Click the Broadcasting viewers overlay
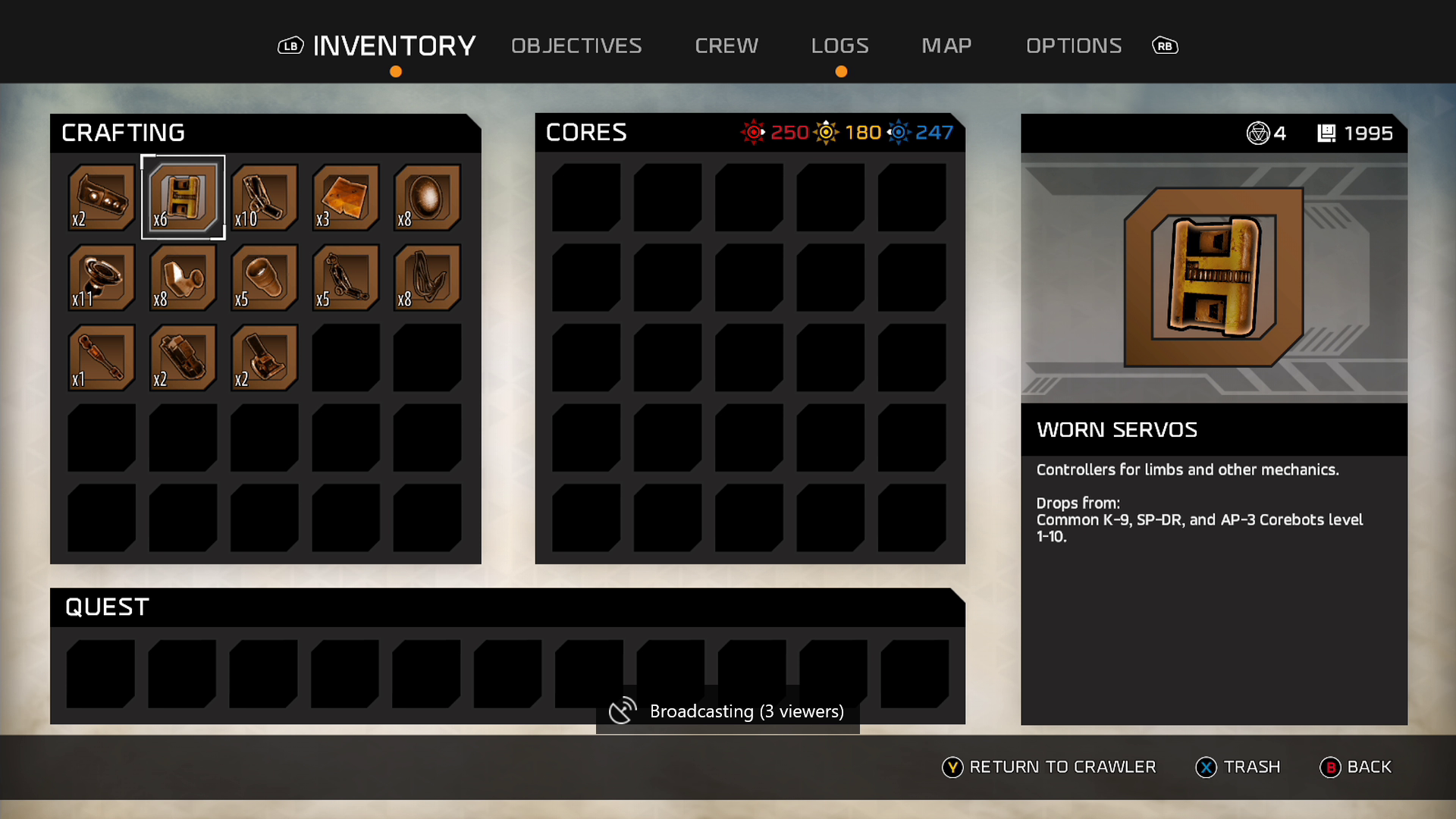1456x819 pixels. click(x=728, y=711)
